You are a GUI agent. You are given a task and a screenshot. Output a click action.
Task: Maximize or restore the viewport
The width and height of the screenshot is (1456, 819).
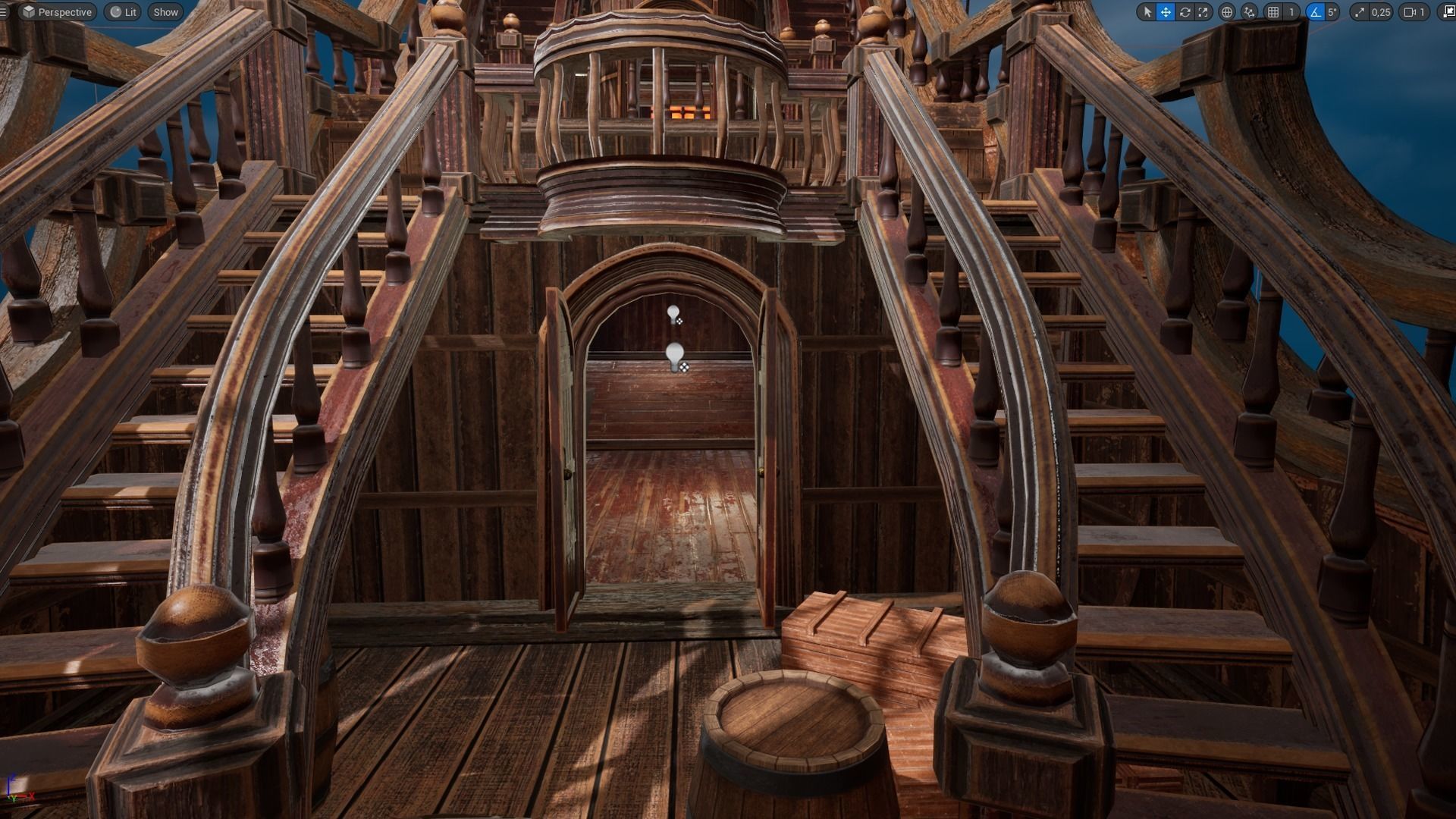[x=1447, y=12]
